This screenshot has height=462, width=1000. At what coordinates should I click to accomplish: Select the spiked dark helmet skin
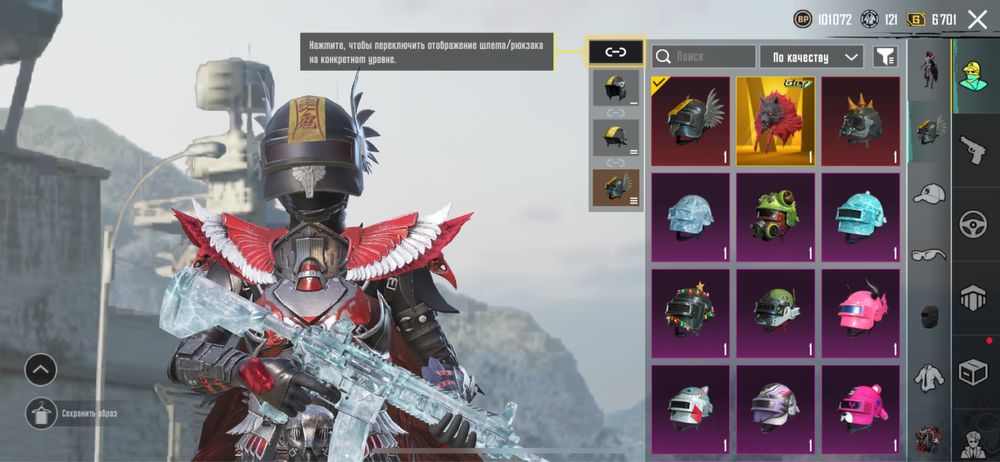[860, 121]
